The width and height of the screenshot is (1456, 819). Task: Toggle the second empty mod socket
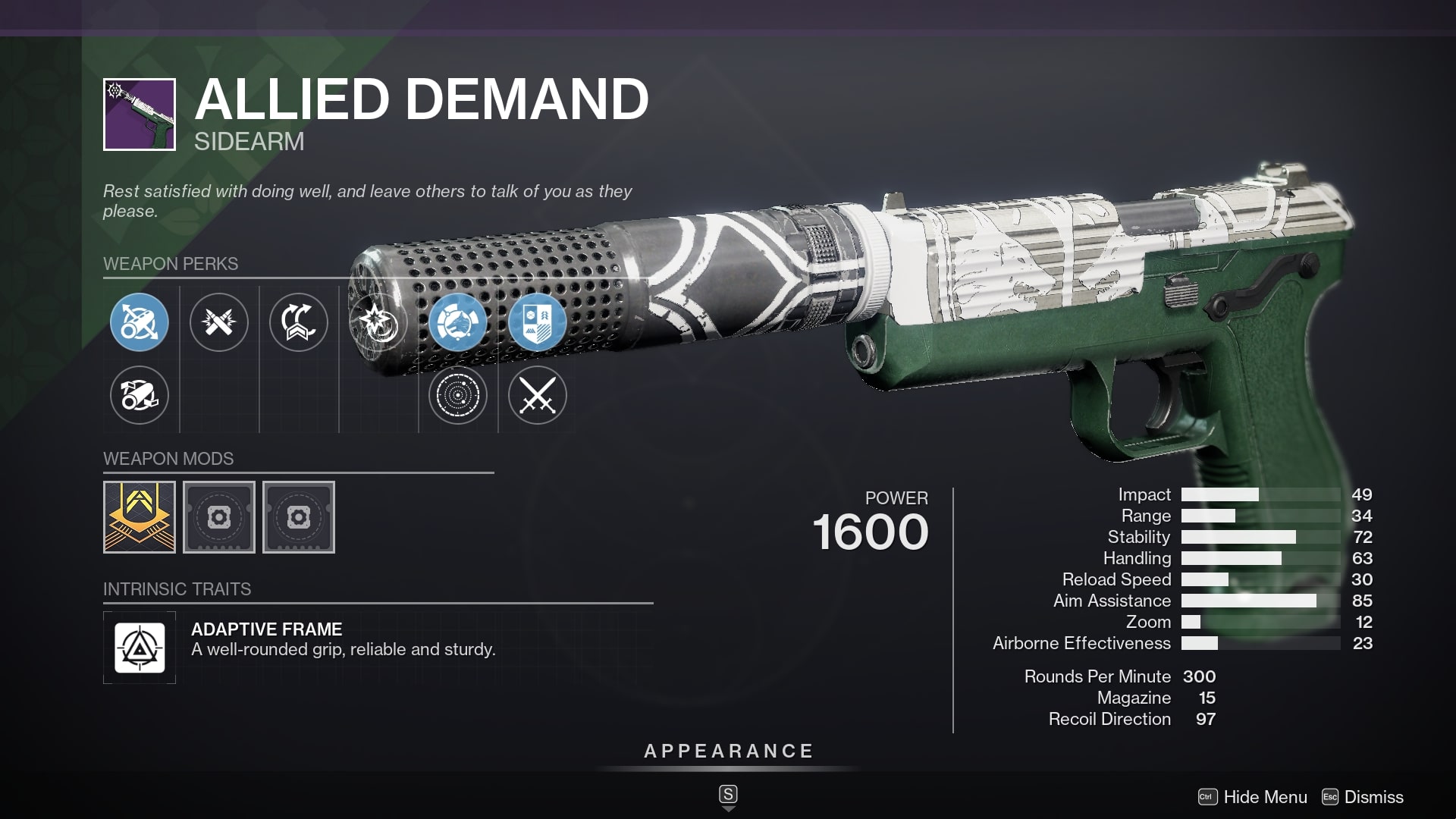299,517
